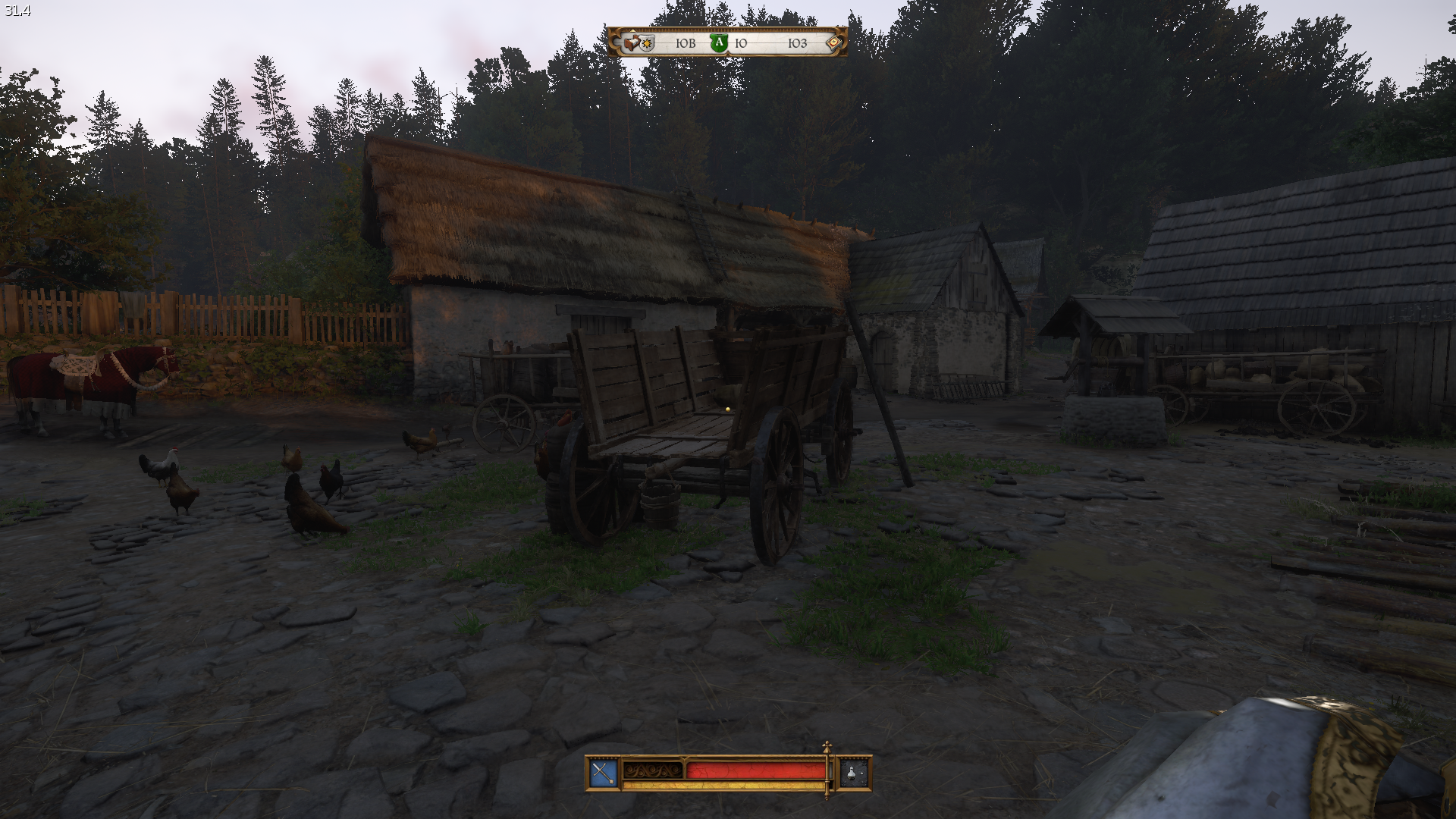
Task: Select the potion flask slot icon
Action: tap(853, 773)
